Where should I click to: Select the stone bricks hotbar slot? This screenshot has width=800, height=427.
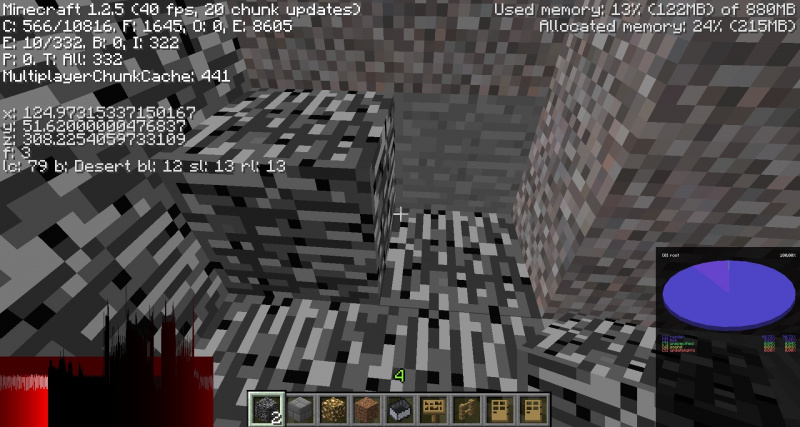point(302,408)
